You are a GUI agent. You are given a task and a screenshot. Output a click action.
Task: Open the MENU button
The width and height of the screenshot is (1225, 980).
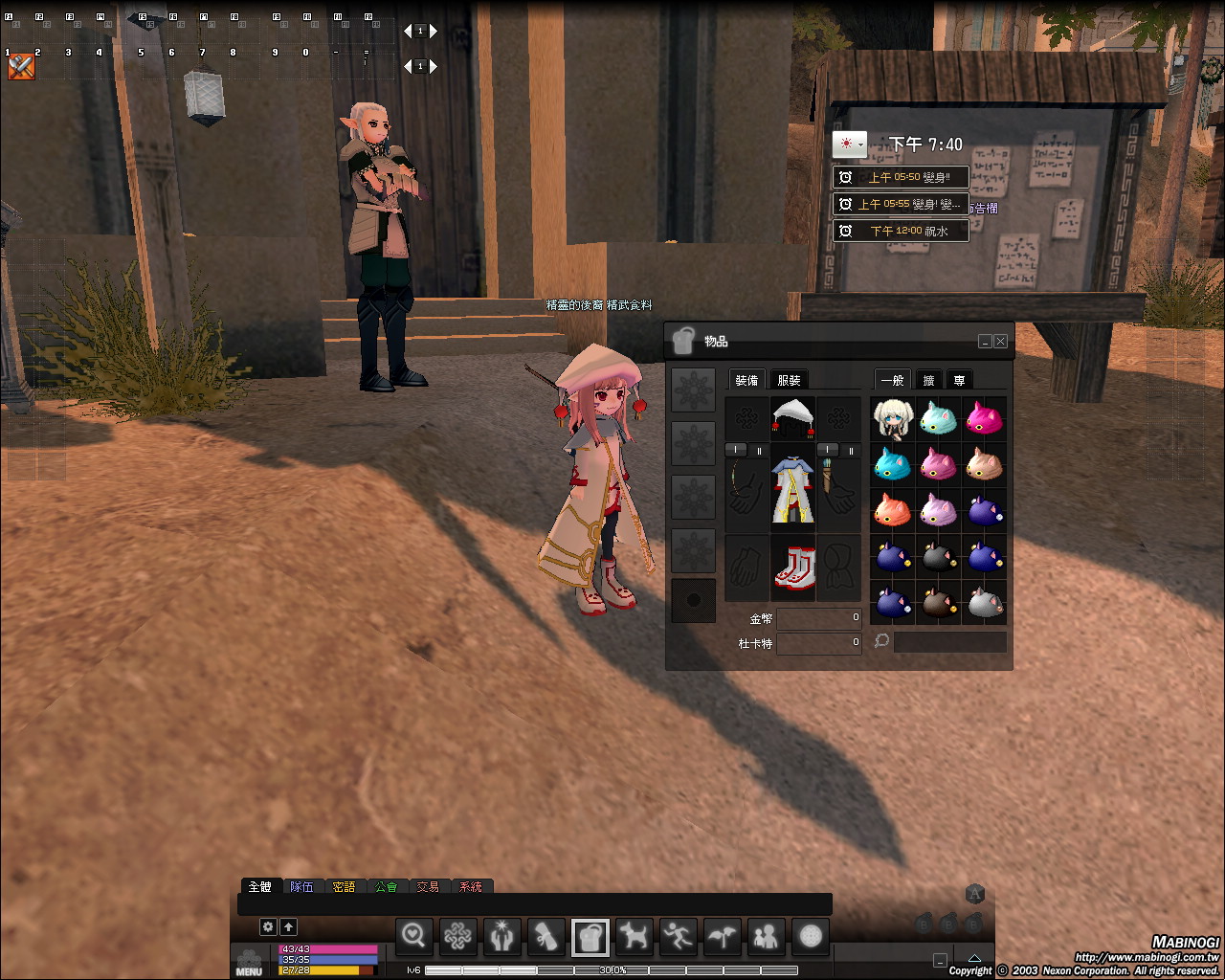coord(249,962)
